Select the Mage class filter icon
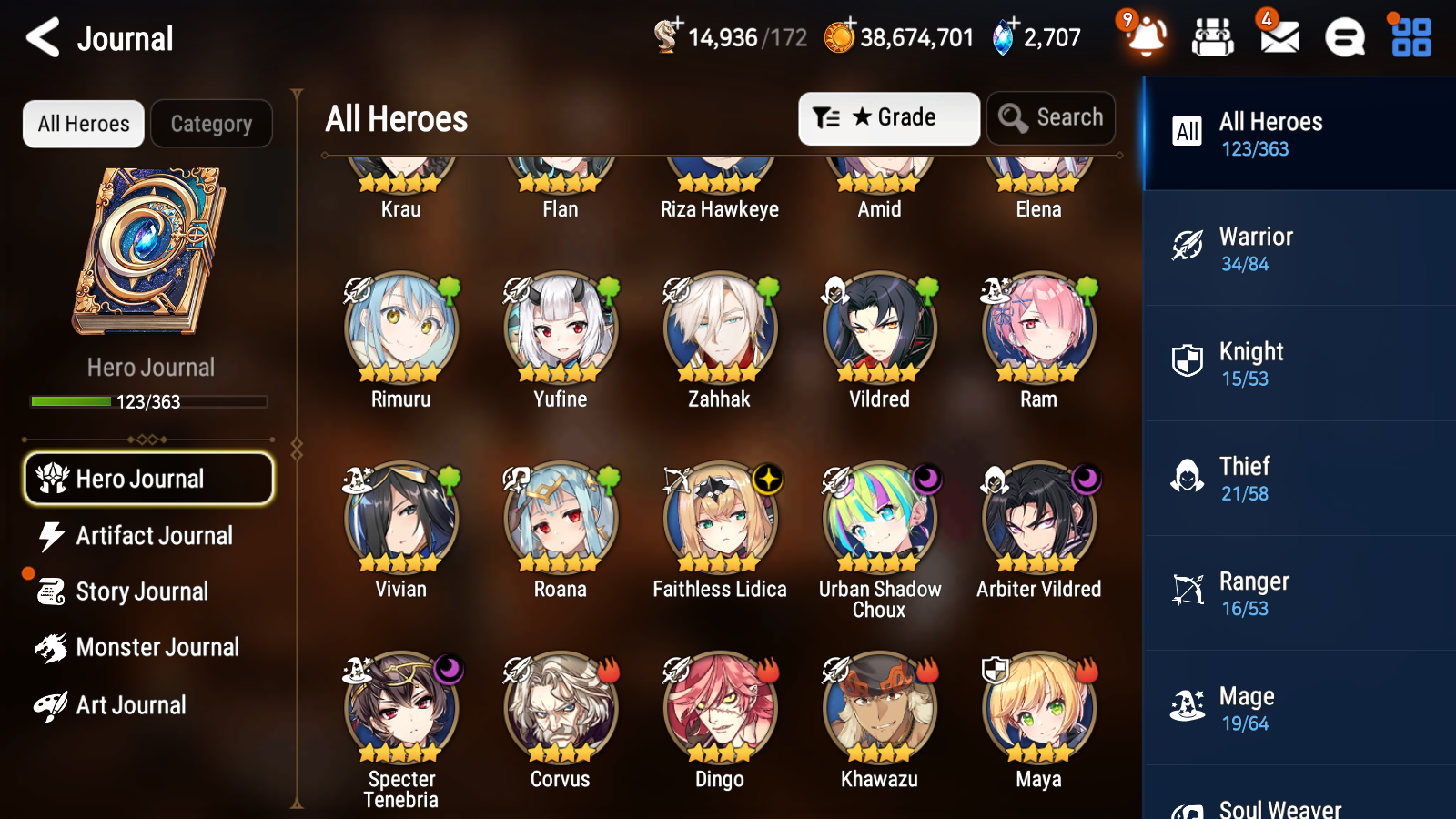Image resolution: width=1456 pixels, height=819 pixels. pyautogui.click(x=1188, y=707)
